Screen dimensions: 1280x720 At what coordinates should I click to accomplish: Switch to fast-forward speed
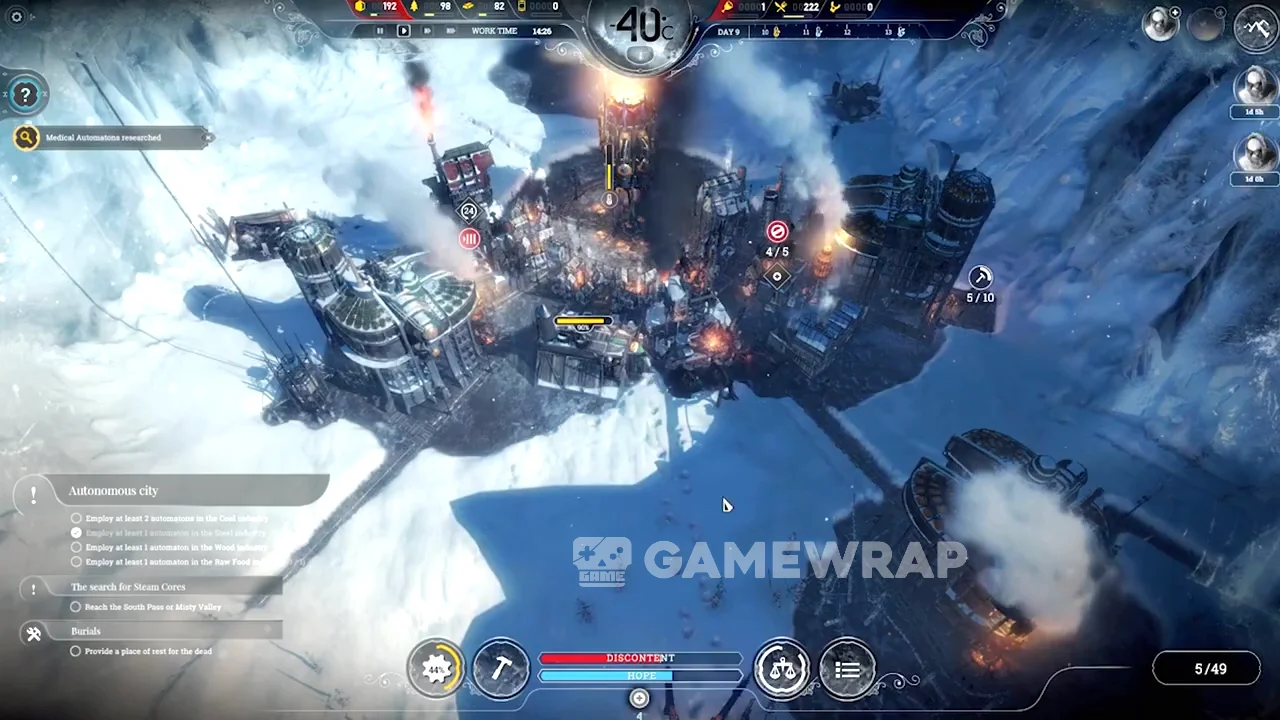pos(427,31)
